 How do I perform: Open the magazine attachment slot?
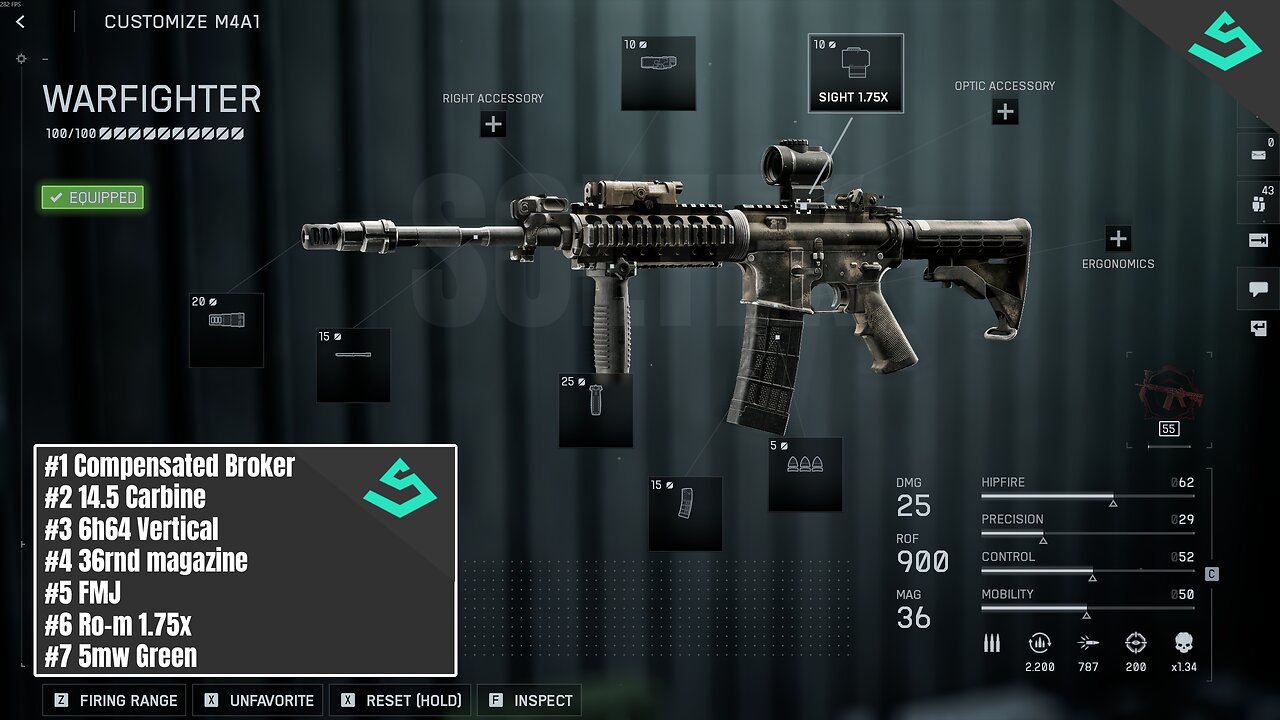[685, 513]
